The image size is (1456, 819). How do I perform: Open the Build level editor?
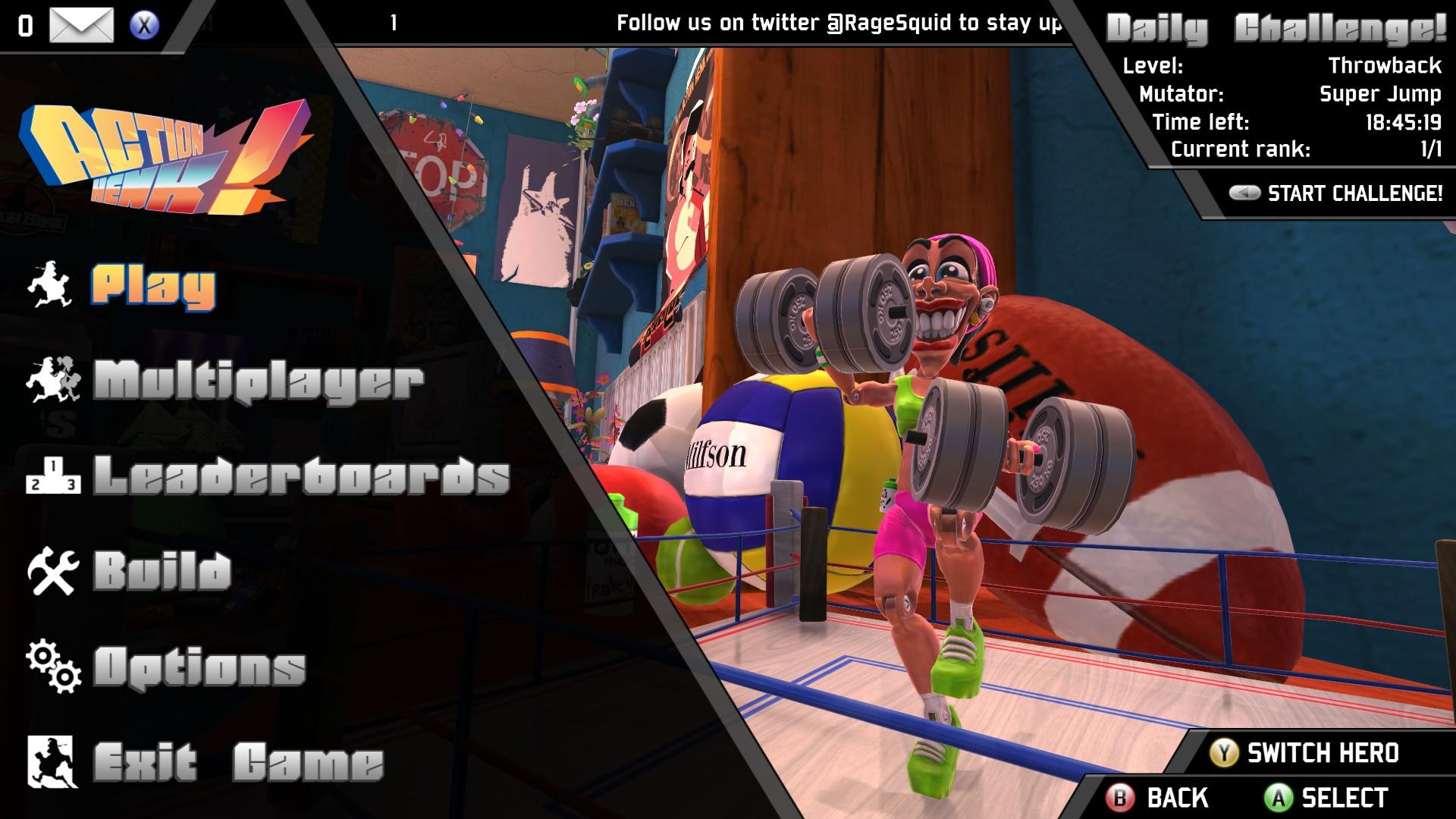162,570
